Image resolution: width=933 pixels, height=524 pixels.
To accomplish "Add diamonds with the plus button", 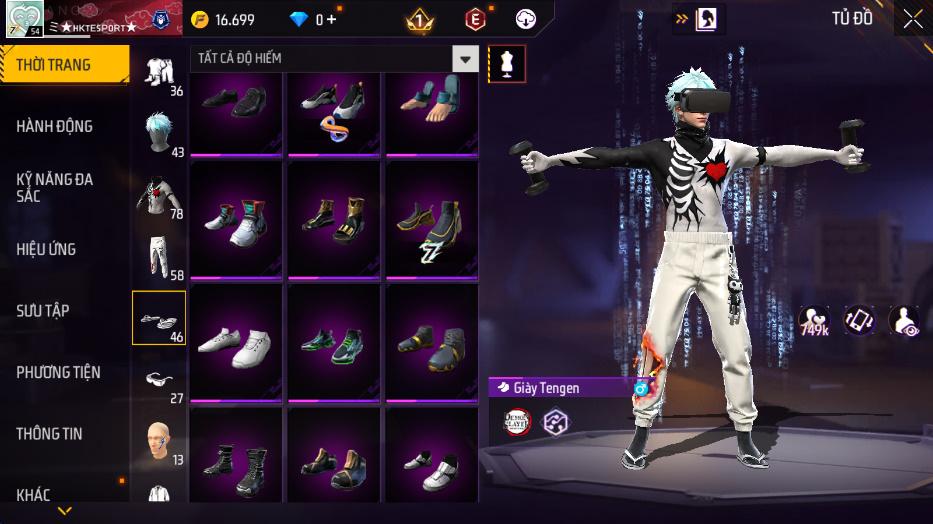I will point(331,19).
